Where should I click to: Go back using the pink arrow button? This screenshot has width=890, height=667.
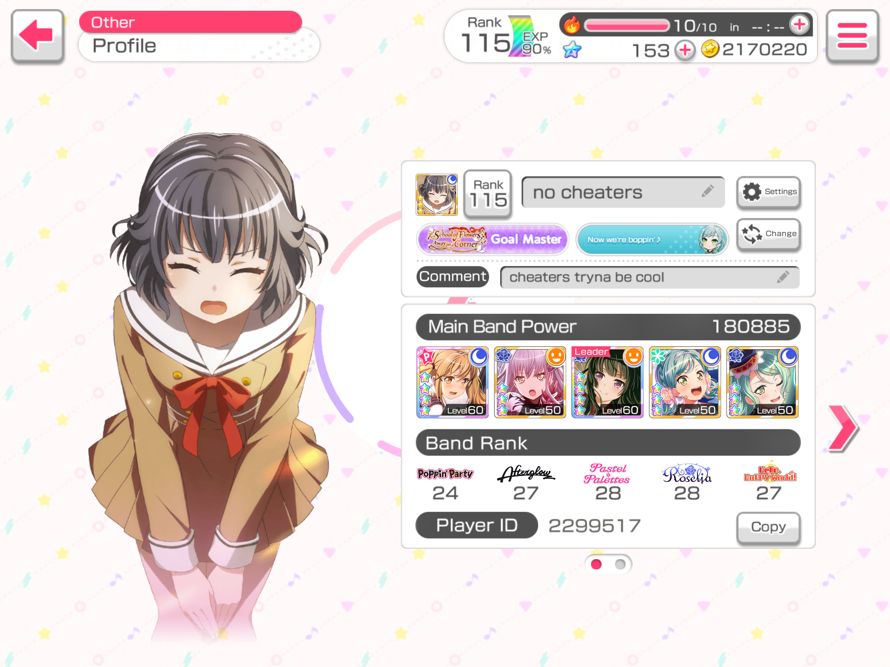coord(37,37)
